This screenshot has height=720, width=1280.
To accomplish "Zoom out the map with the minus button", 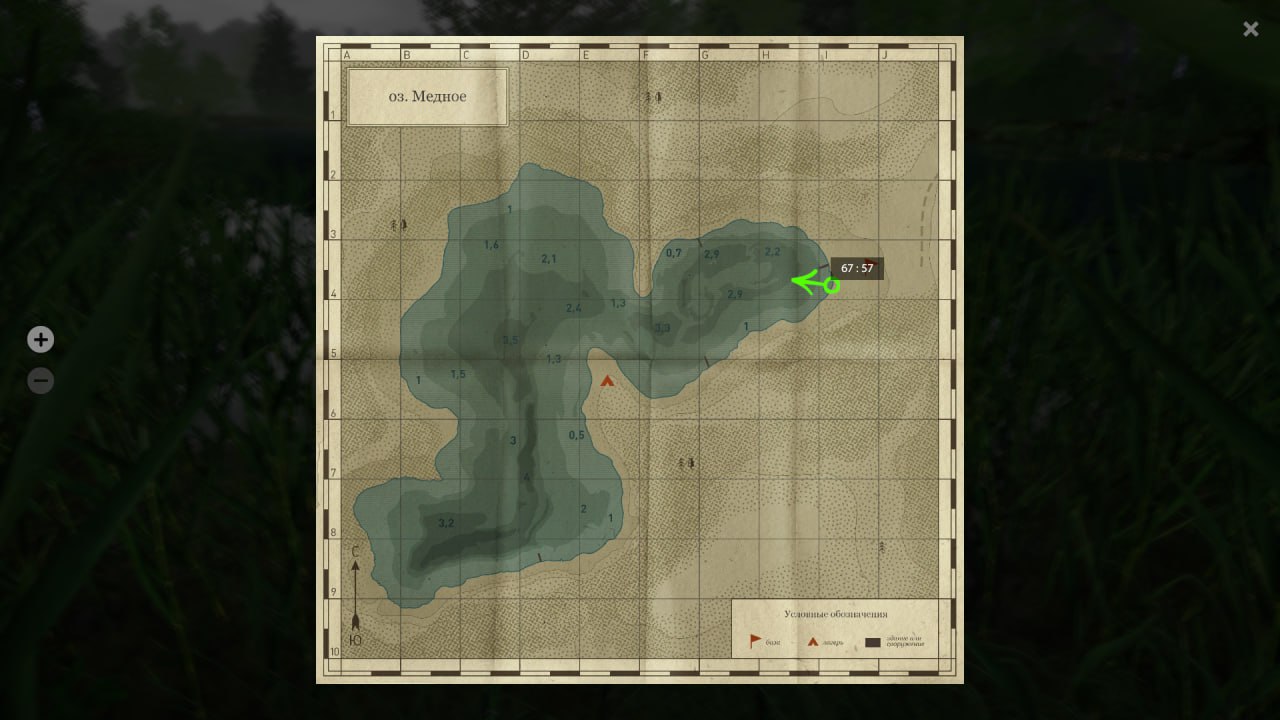I will click(x=40, y=381).
